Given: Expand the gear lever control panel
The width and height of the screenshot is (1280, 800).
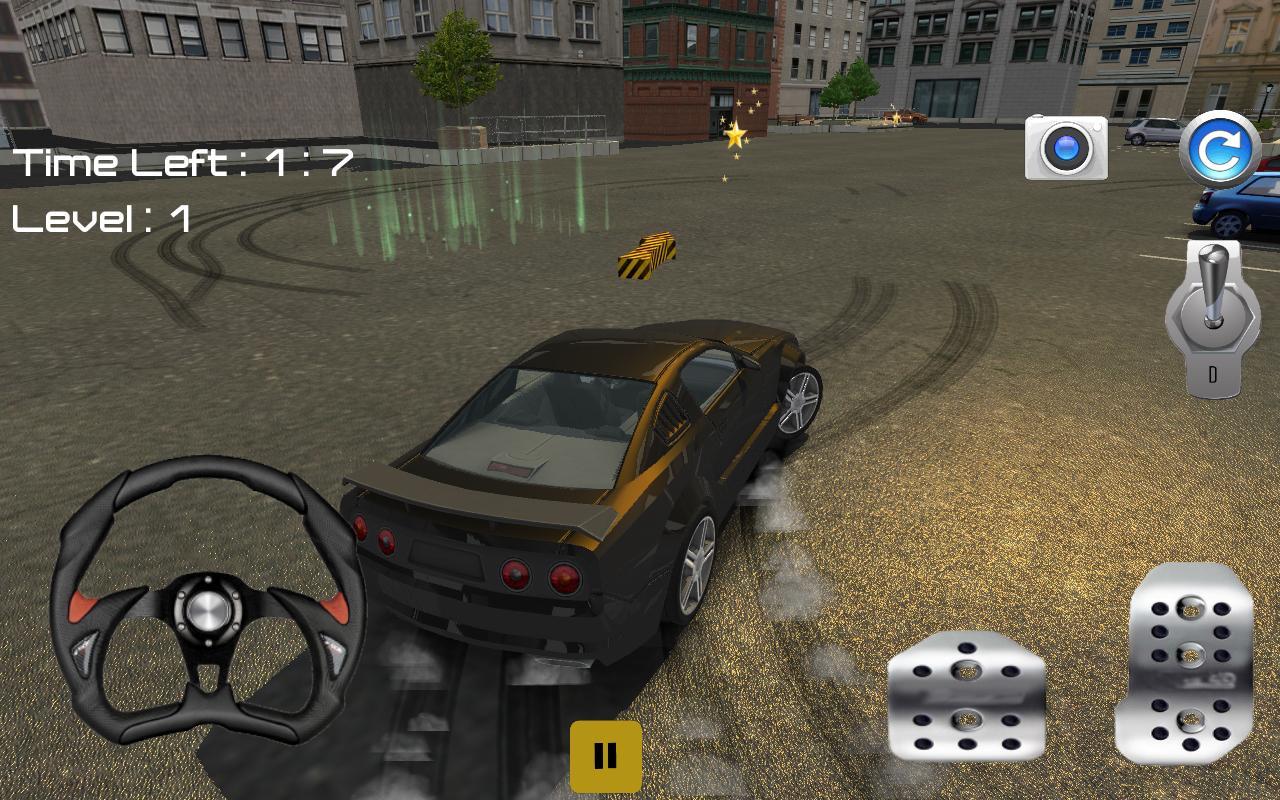Looking at the screenshot, I should 1213,320.
